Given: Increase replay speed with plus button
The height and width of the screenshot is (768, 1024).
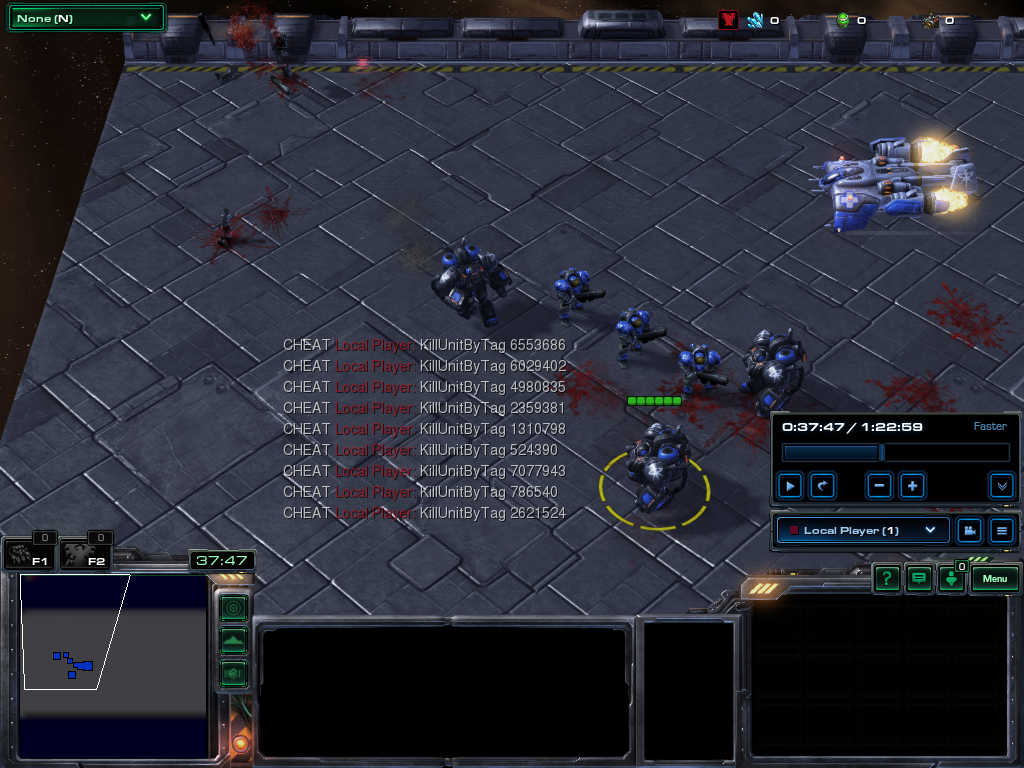Looking at the screenshot, I should pos(912,486).
